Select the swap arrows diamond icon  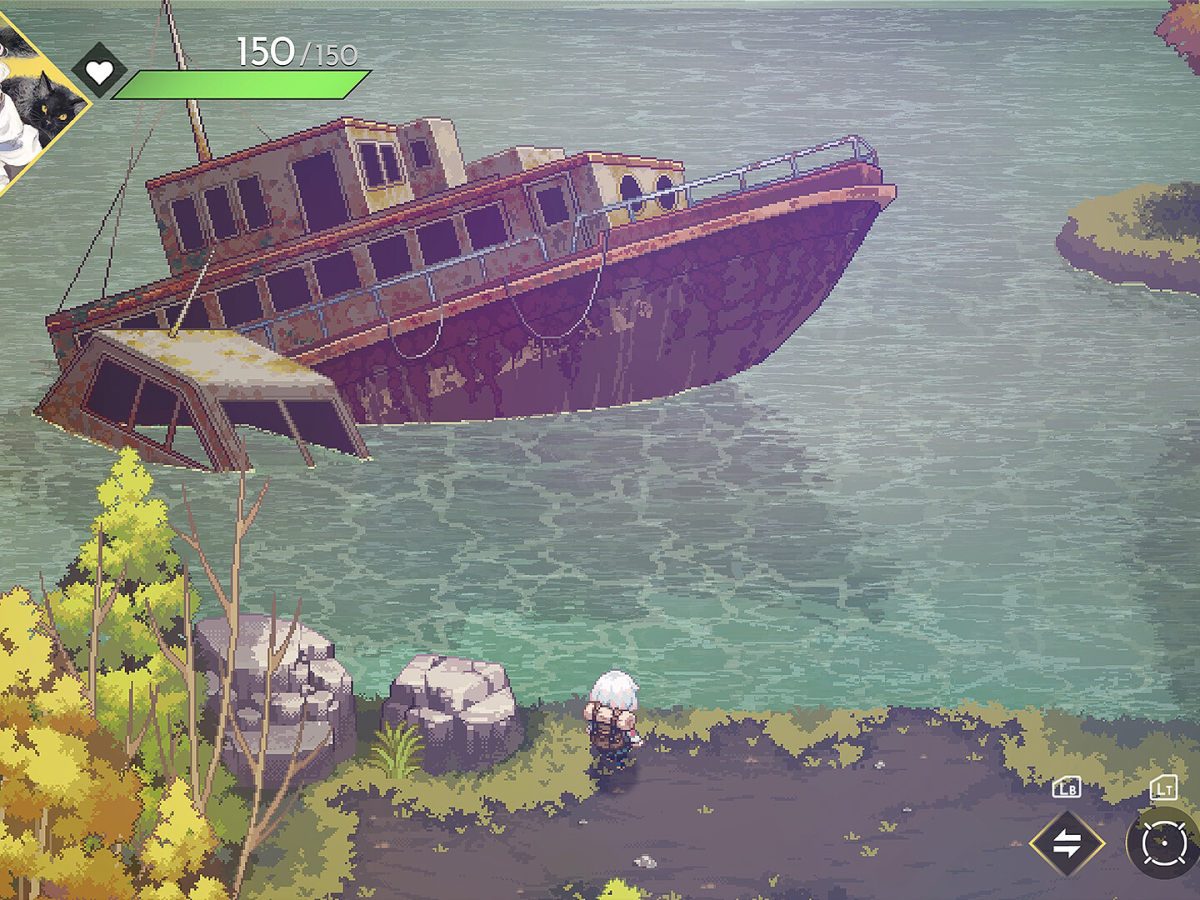point(1067,843)
